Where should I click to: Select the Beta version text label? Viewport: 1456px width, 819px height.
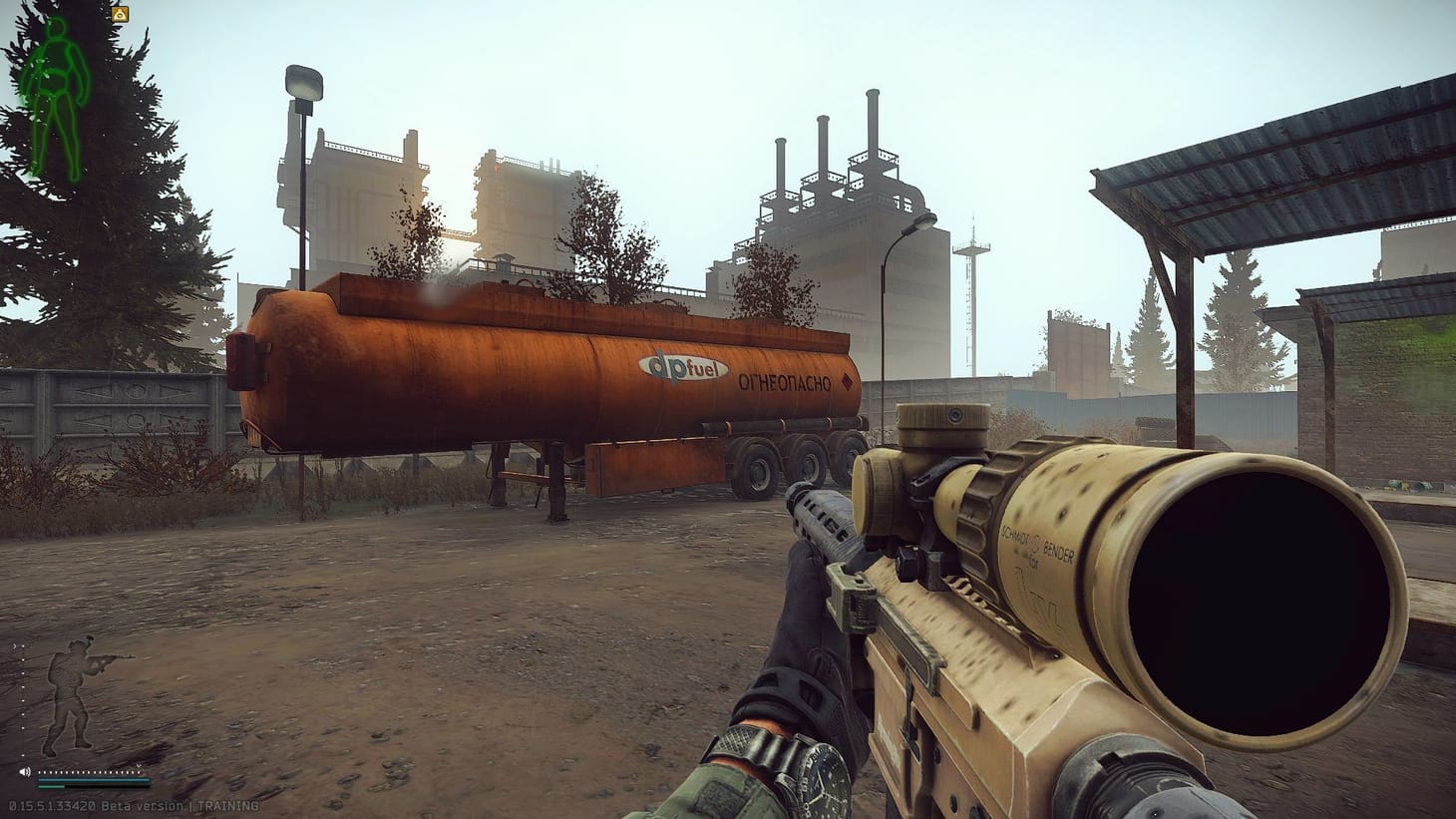click(145, 806)
